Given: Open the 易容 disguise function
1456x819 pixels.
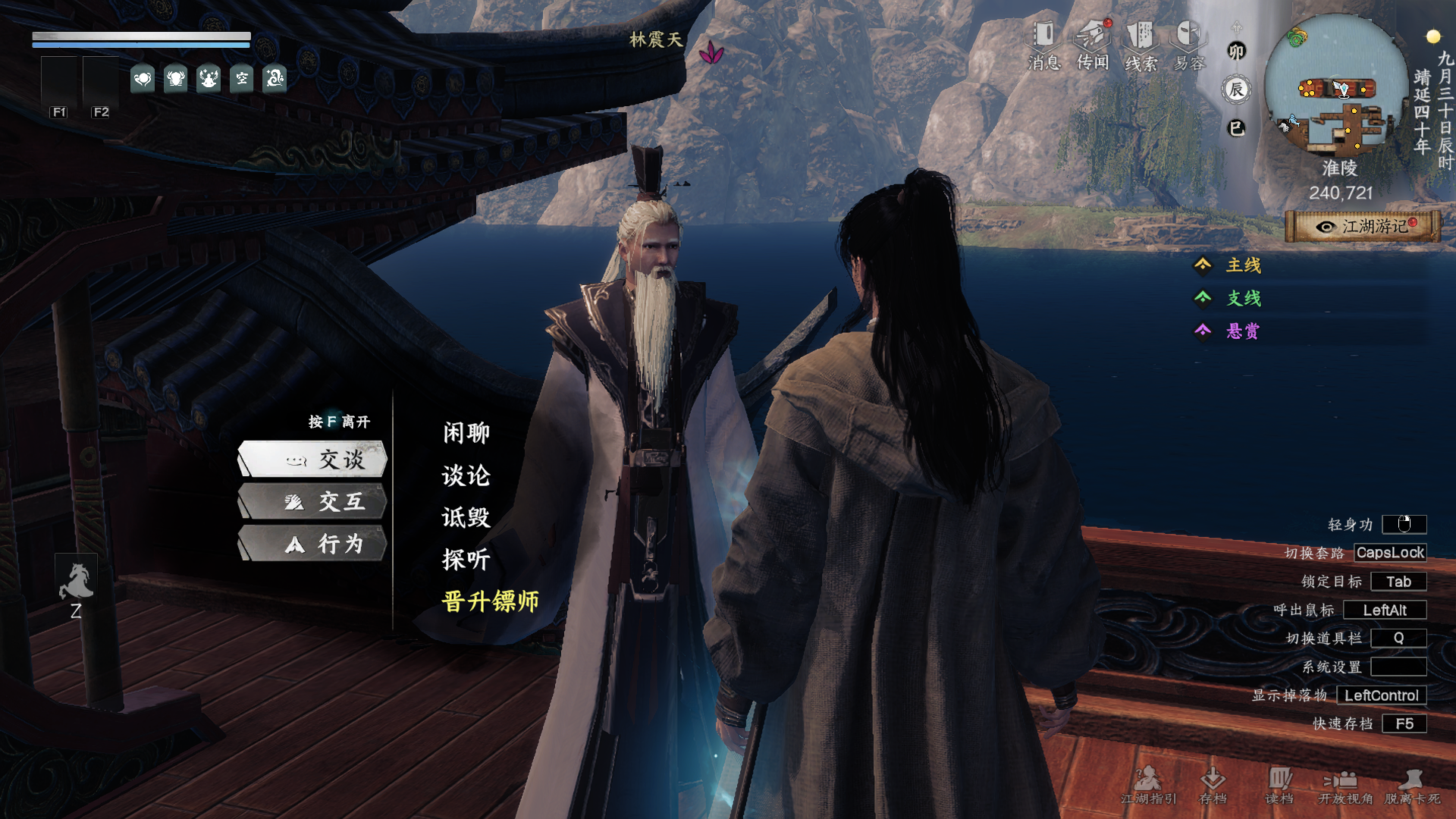Looking at the screenshot, I should click(1189, 45).
